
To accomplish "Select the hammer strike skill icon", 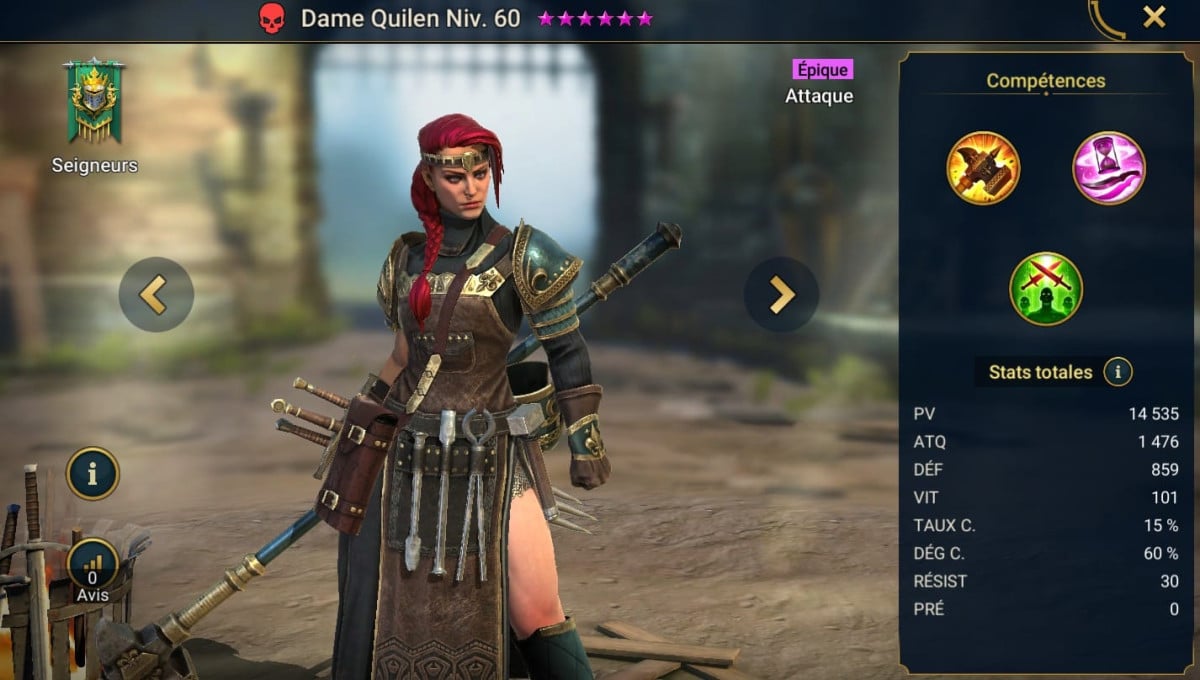I will [x=983, y=168].
